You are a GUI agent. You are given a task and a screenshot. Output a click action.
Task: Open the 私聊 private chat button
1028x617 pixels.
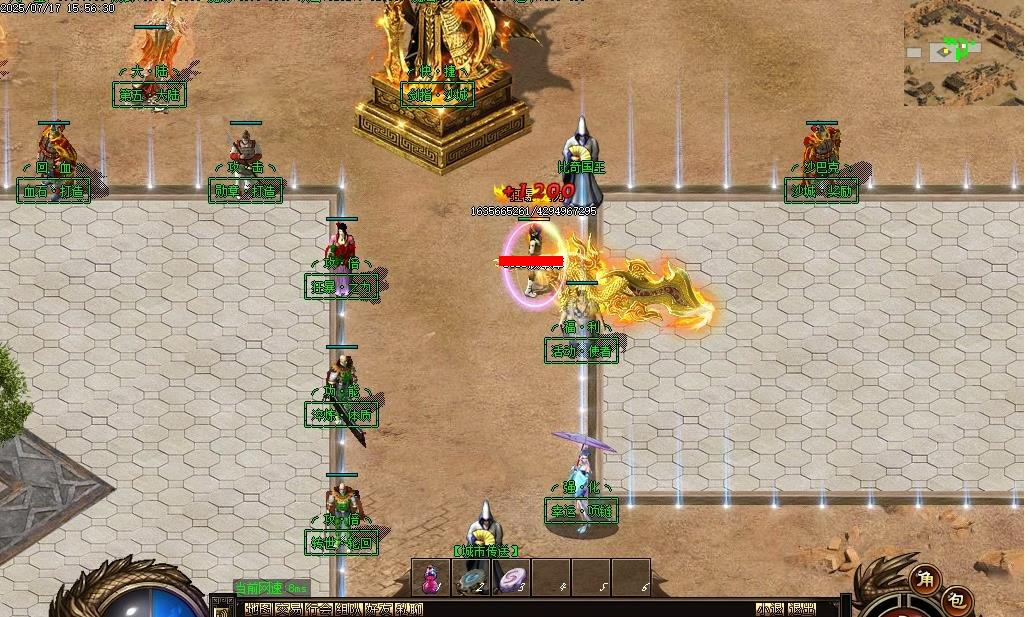[409, 608]
